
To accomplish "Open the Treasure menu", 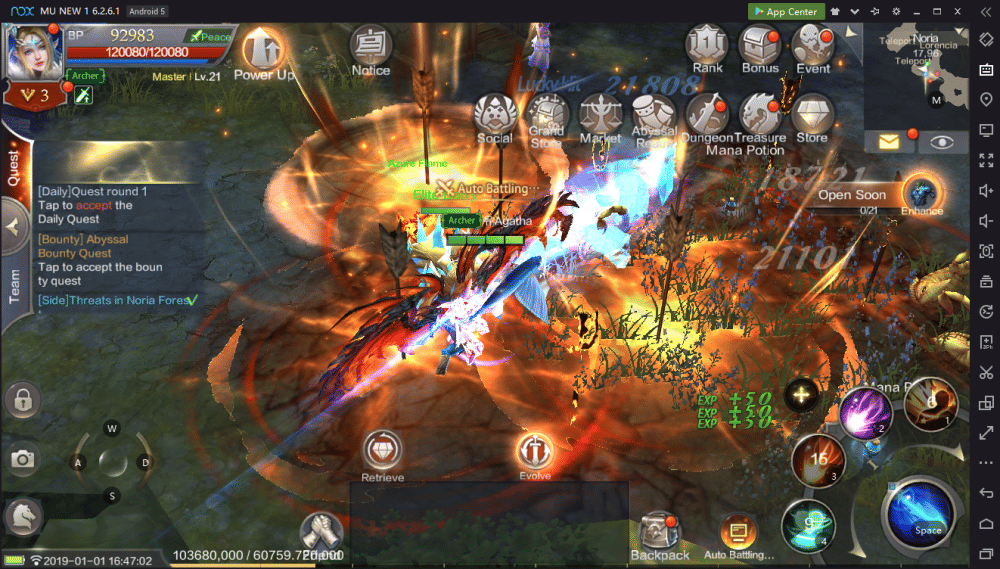I will 760,116.
